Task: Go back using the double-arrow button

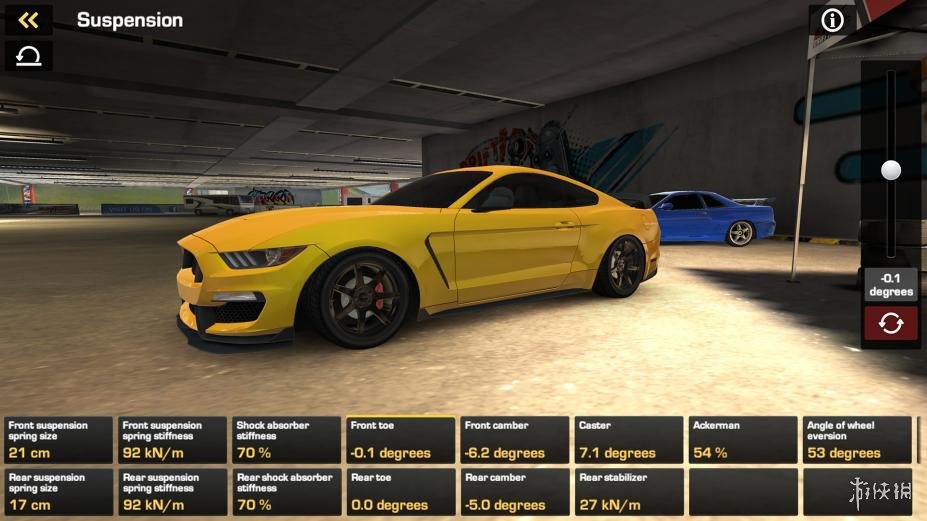Action: pos(29,20)
